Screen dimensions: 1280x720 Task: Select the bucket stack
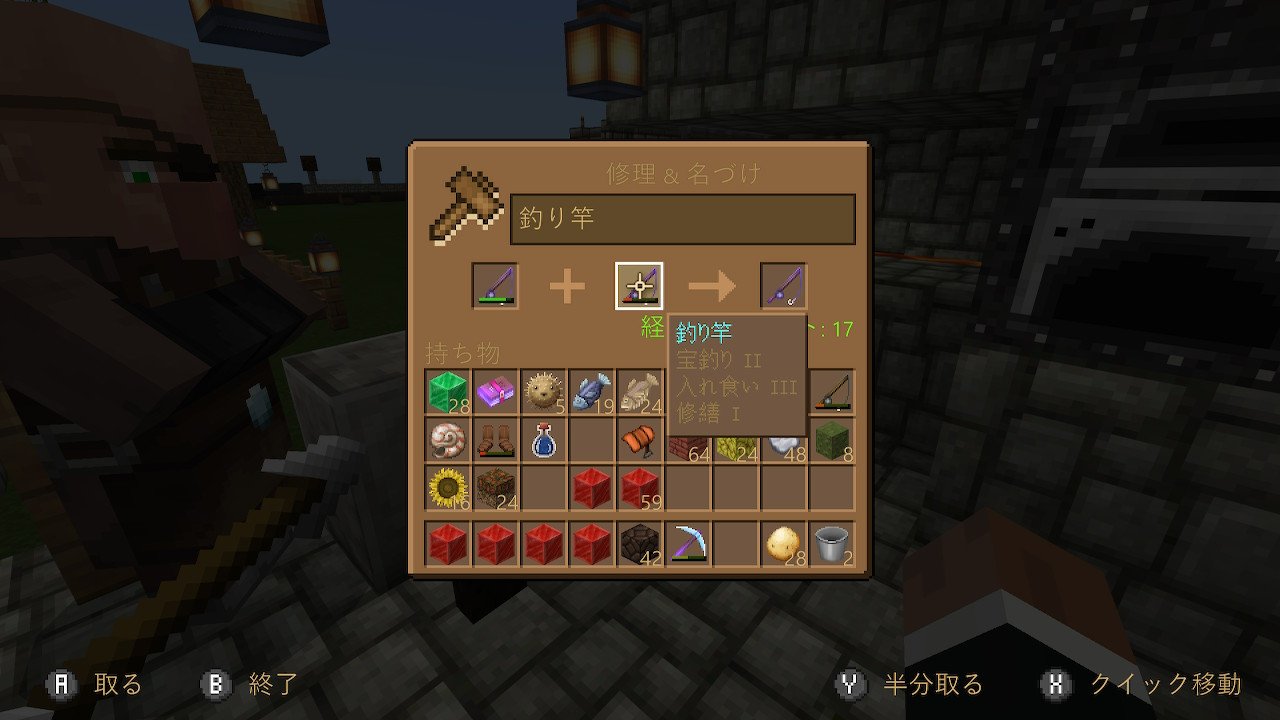[x=832, y=545]
